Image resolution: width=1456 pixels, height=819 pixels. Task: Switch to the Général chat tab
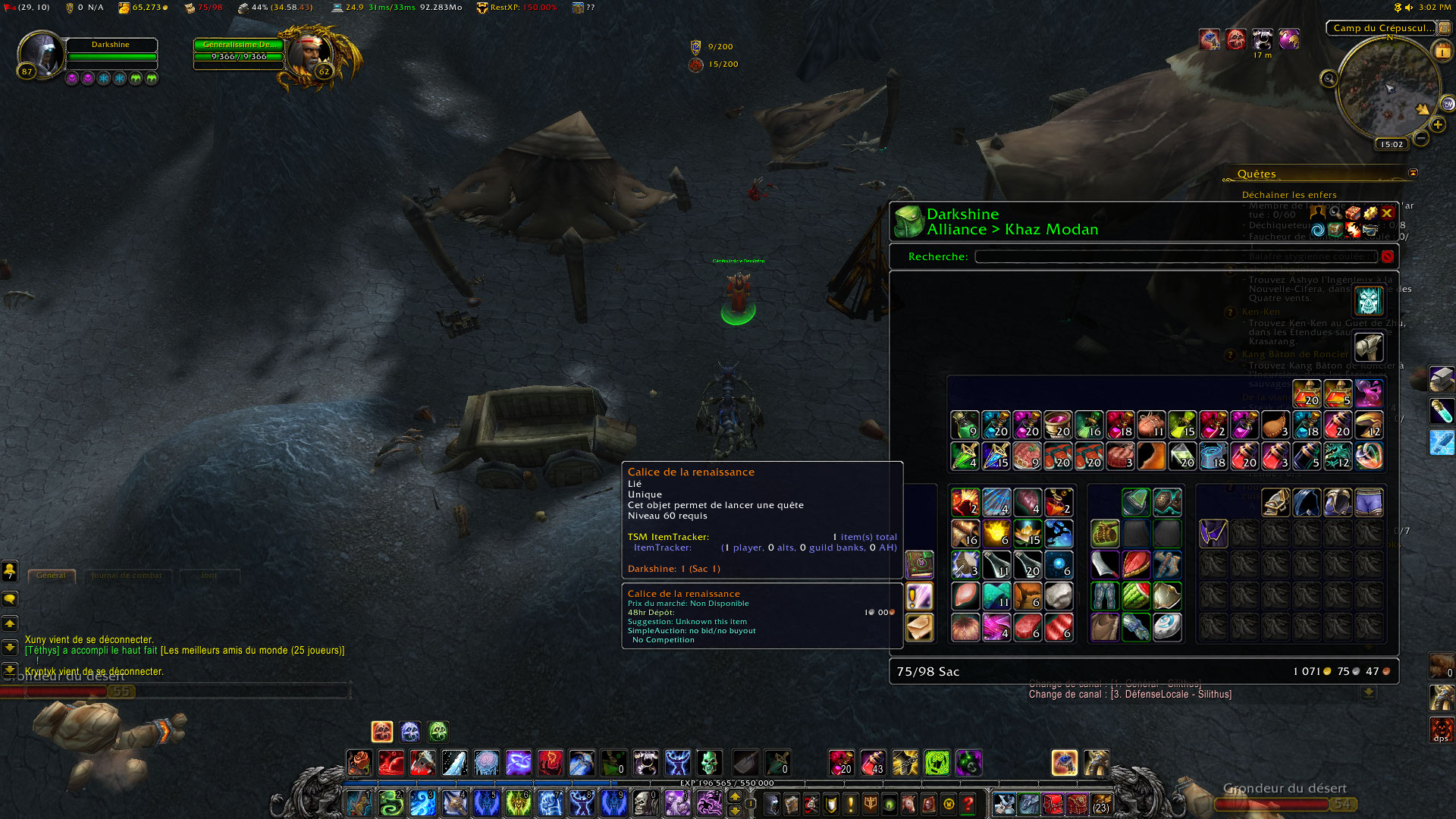[51, 576]
